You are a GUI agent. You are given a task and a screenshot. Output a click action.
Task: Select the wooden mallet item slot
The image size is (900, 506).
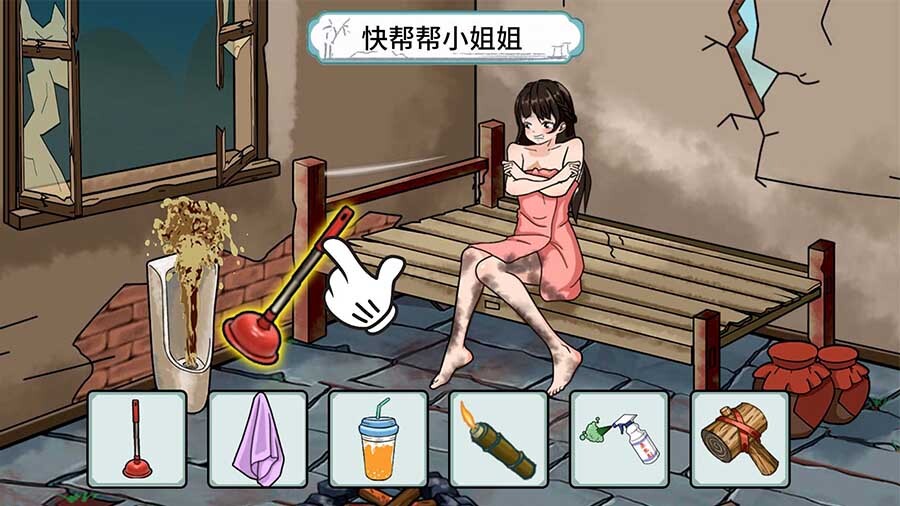coord(739,439)
